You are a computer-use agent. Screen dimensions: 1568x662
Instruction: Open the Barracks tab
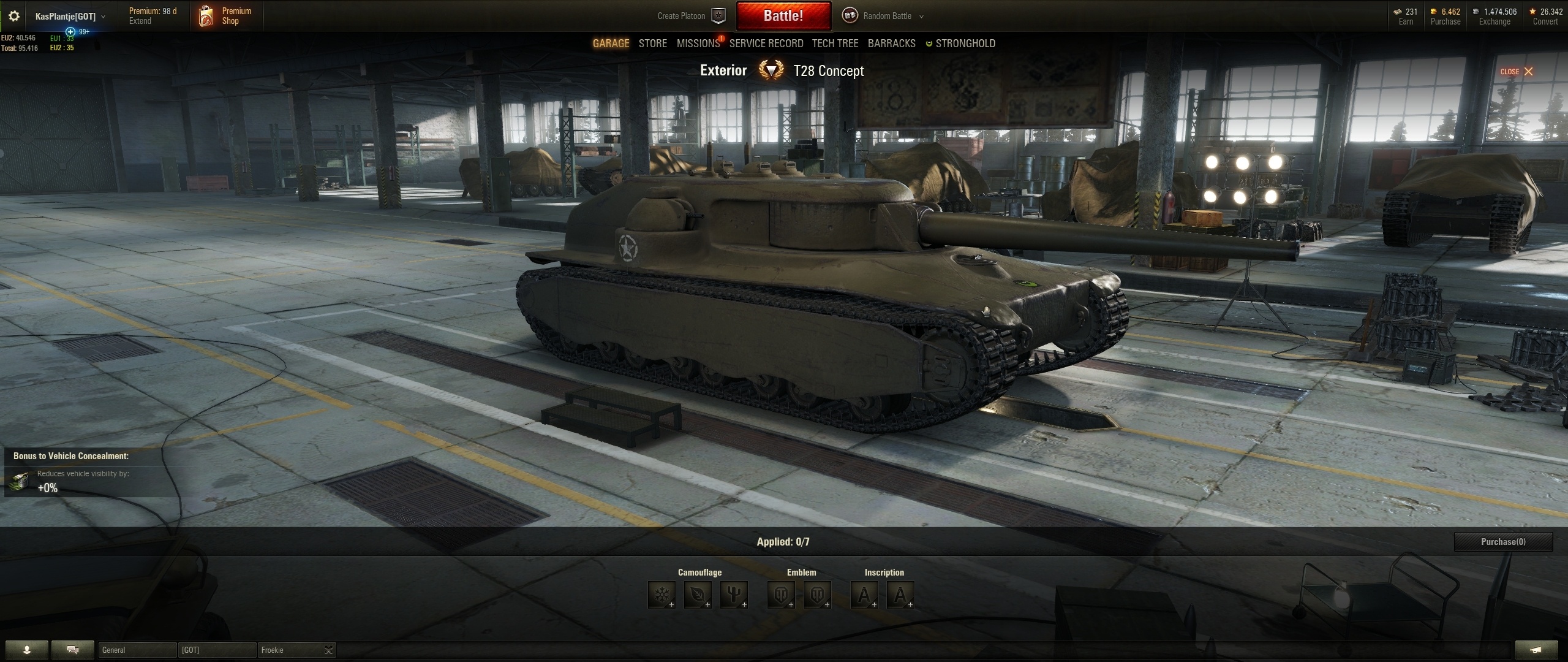[x=891, y=44]
